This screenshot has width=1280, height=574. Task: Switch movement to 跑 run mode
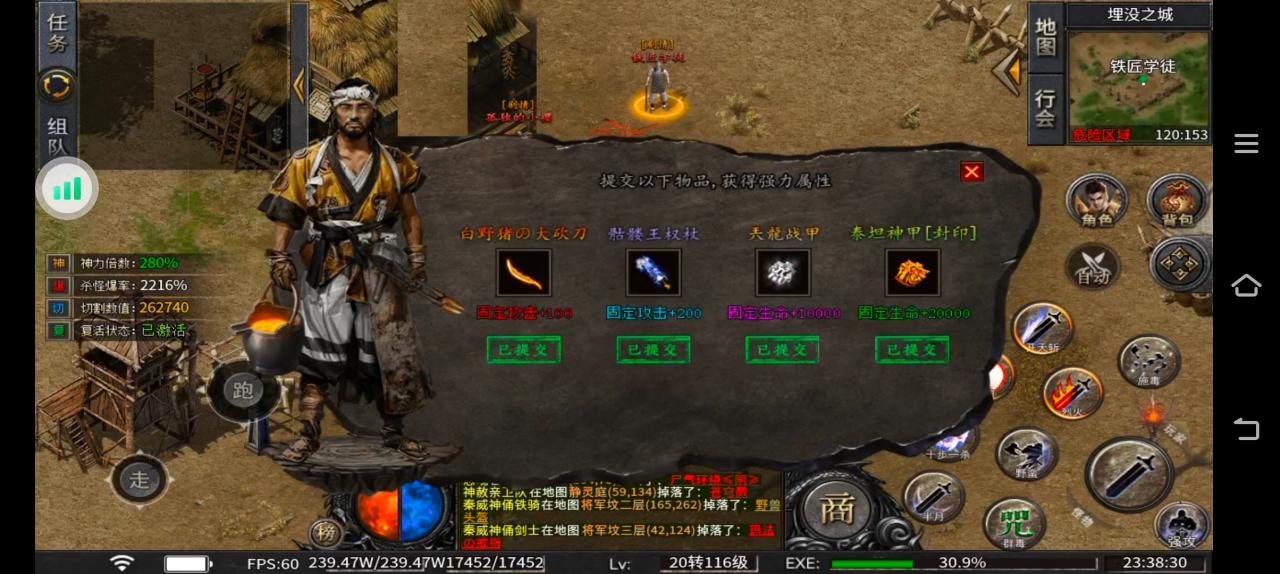[242, 390]
